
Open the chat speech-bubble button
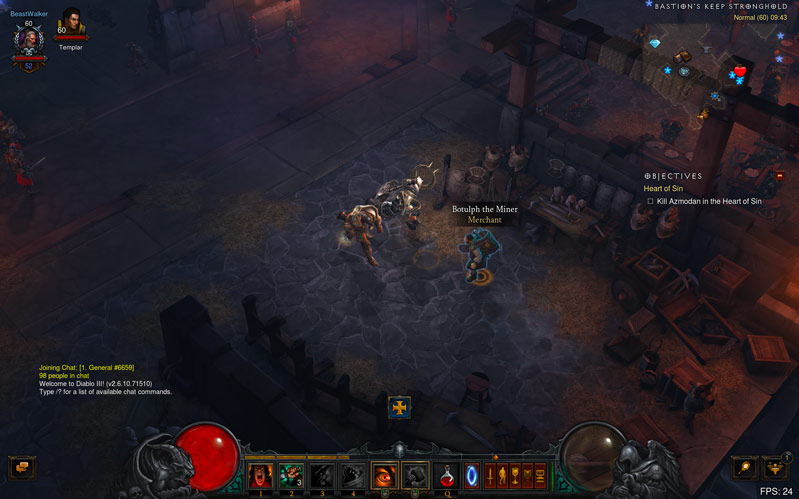pos(22,467)
